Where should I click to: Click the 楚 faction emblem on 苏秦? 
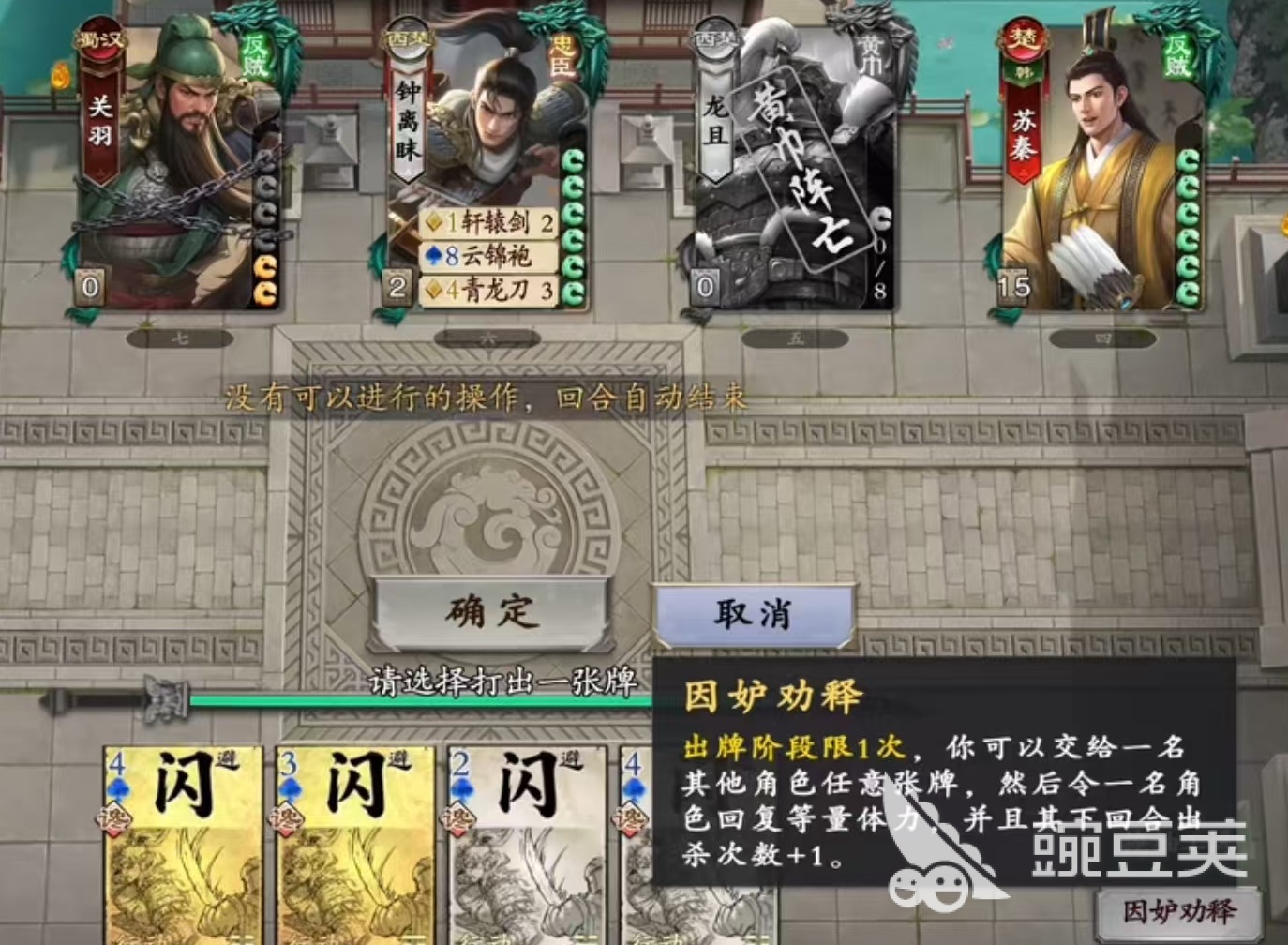tap(1025, 39)
